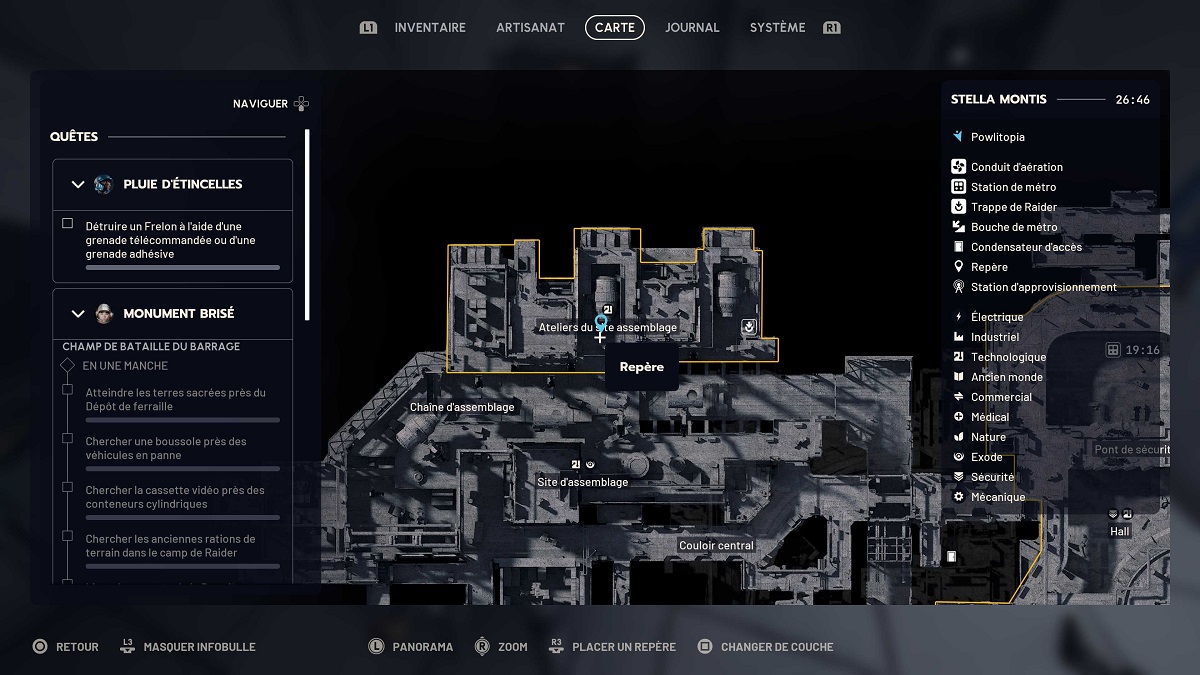The height and width of the screenshot is (675, 1200).
Task: Click the blue waypoint marker on map
Action: pos(601,323)
